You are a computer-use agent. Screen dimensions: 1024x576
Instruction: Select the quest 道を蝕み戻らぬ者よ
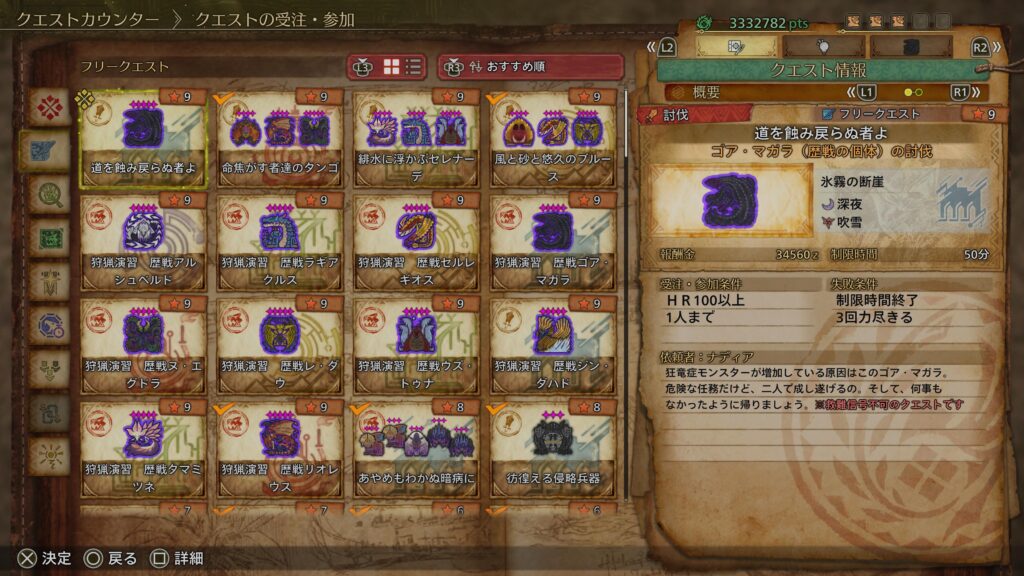(x=143, y=138)
